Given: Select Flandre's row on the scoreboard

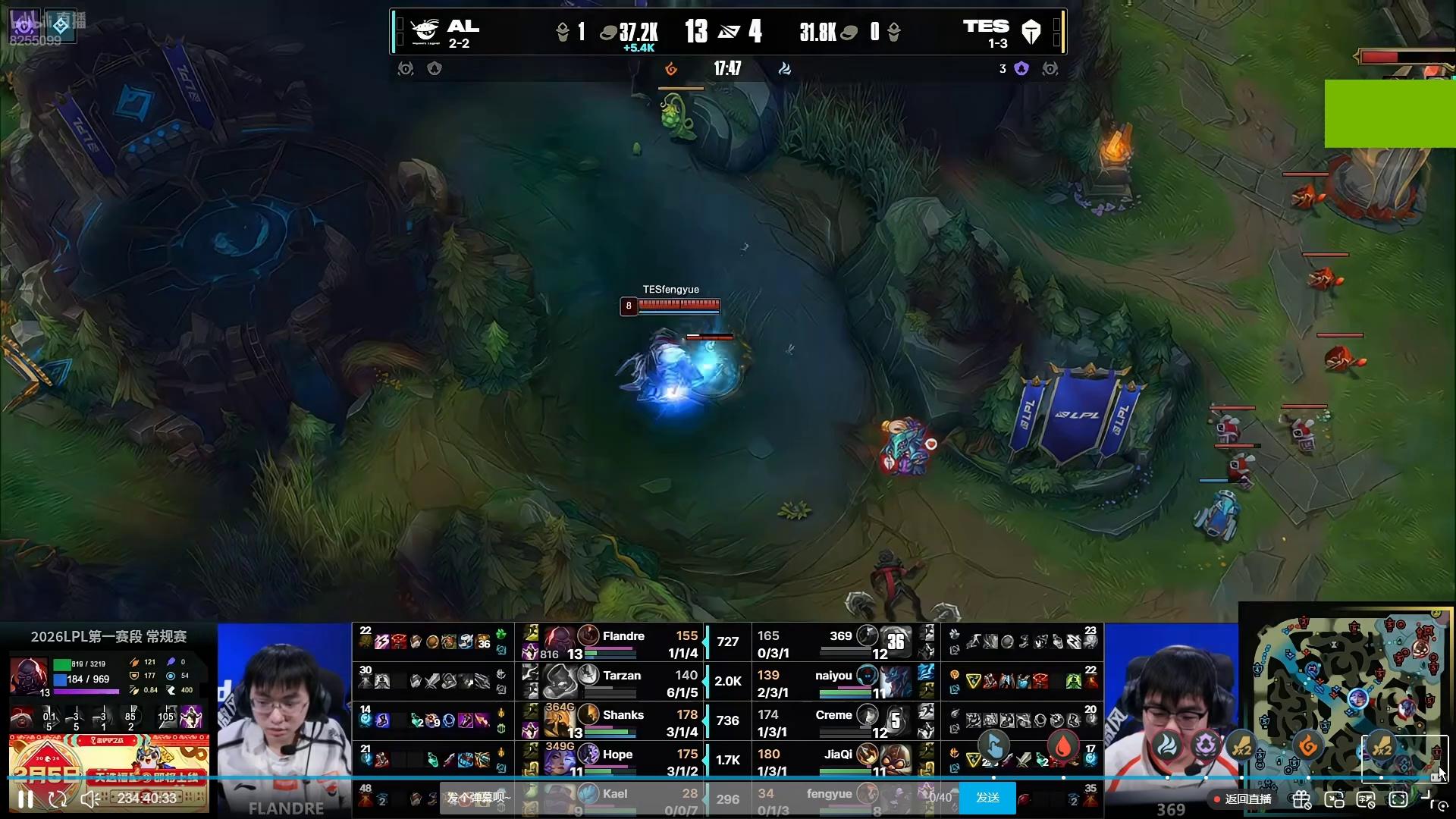Looking at the screenshot, I should [x=623, y=643].
